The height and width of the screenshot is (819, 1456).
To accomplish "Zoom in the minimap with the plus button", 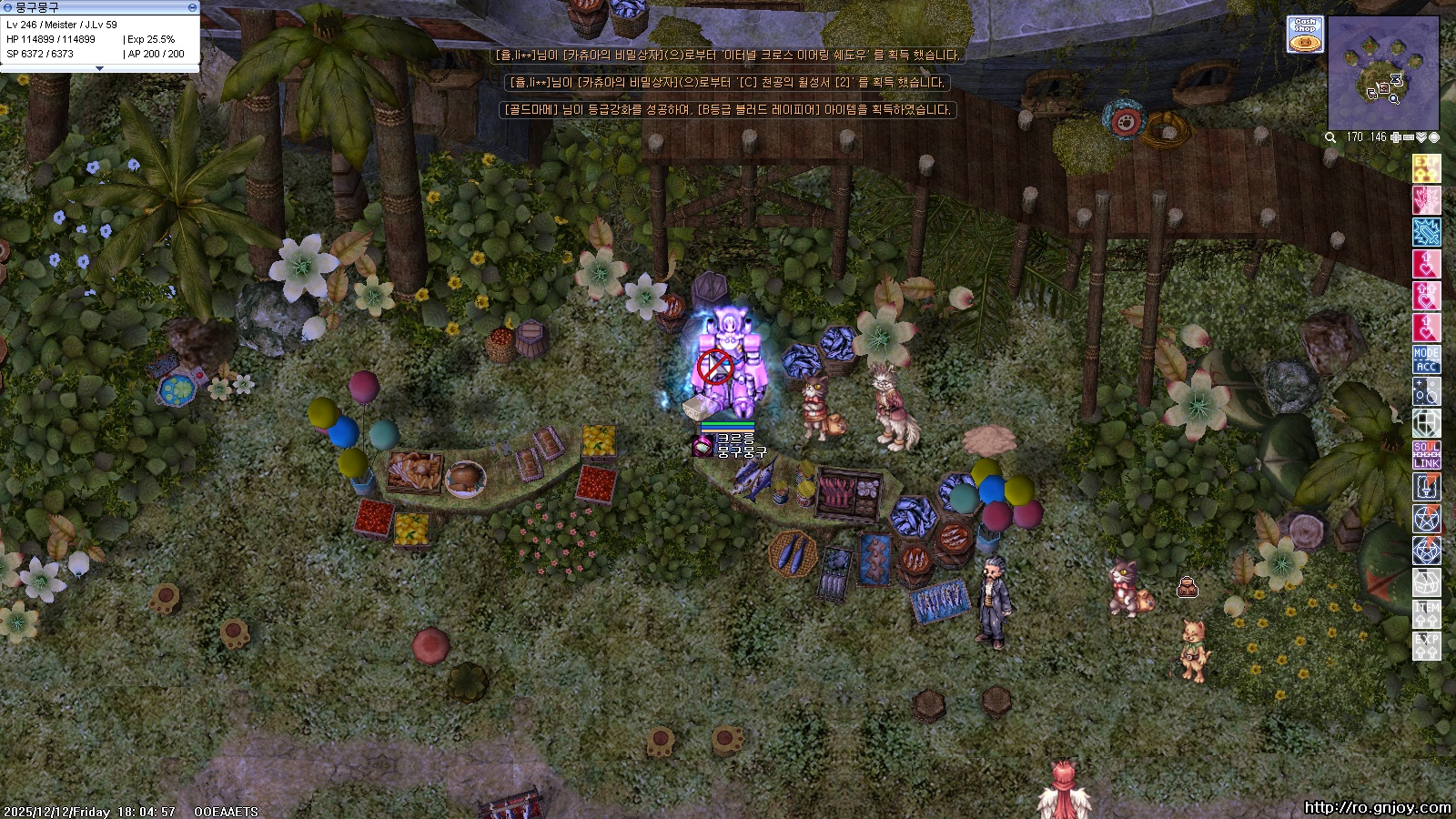I will pyautogui.click(x=1396, y=137).
